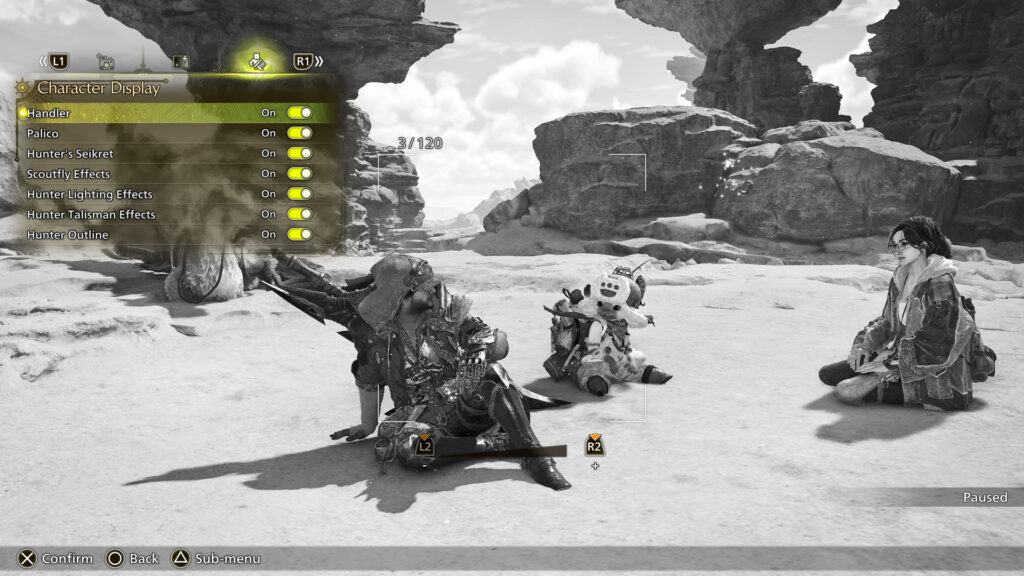The image size is (1024, 576).
Task: Toggle Hunter's Seikret display setting
Action: coord(299,153)
